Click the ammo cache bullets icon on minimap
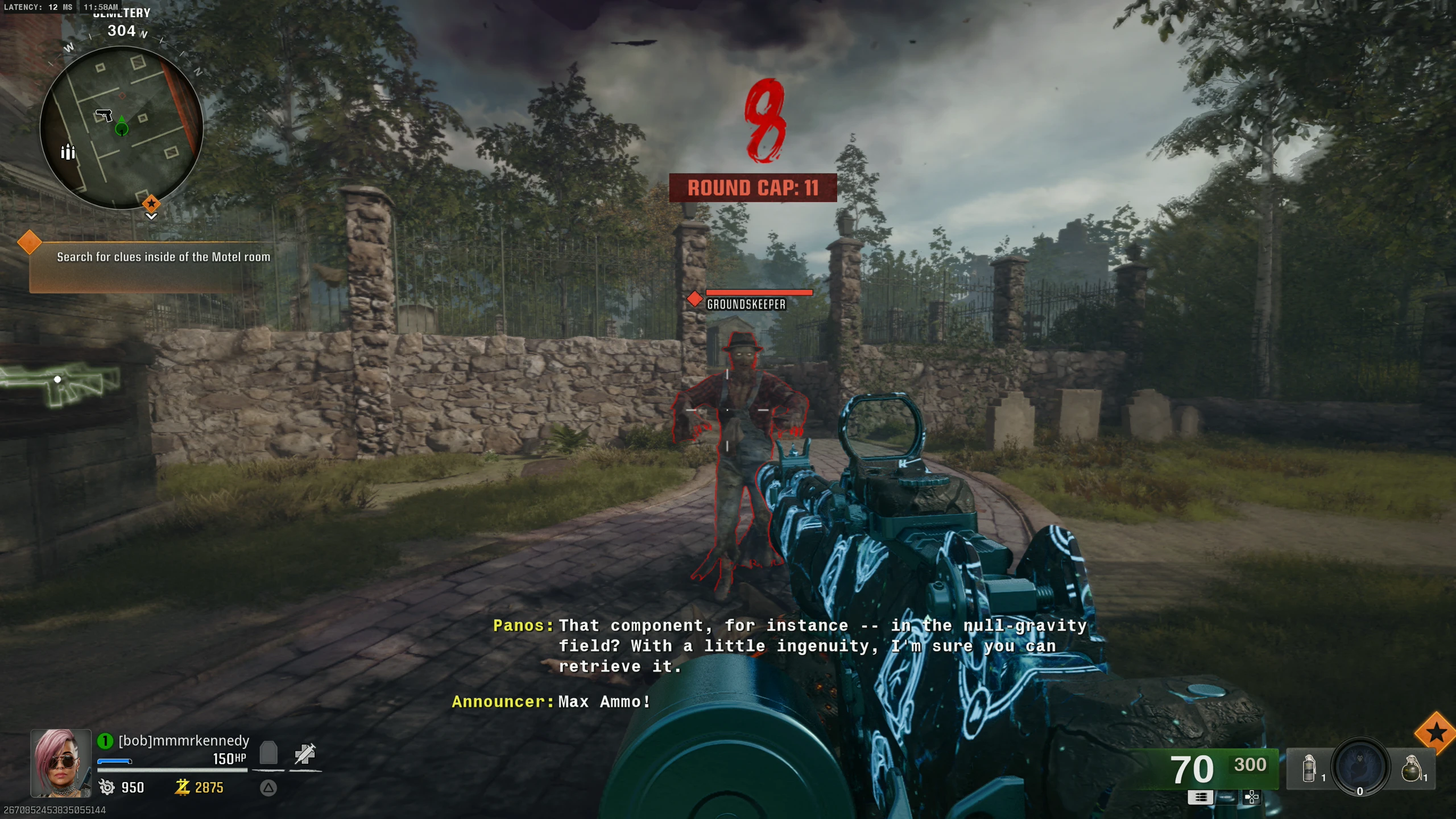The image size is (1456, 819). click(68, 152)
